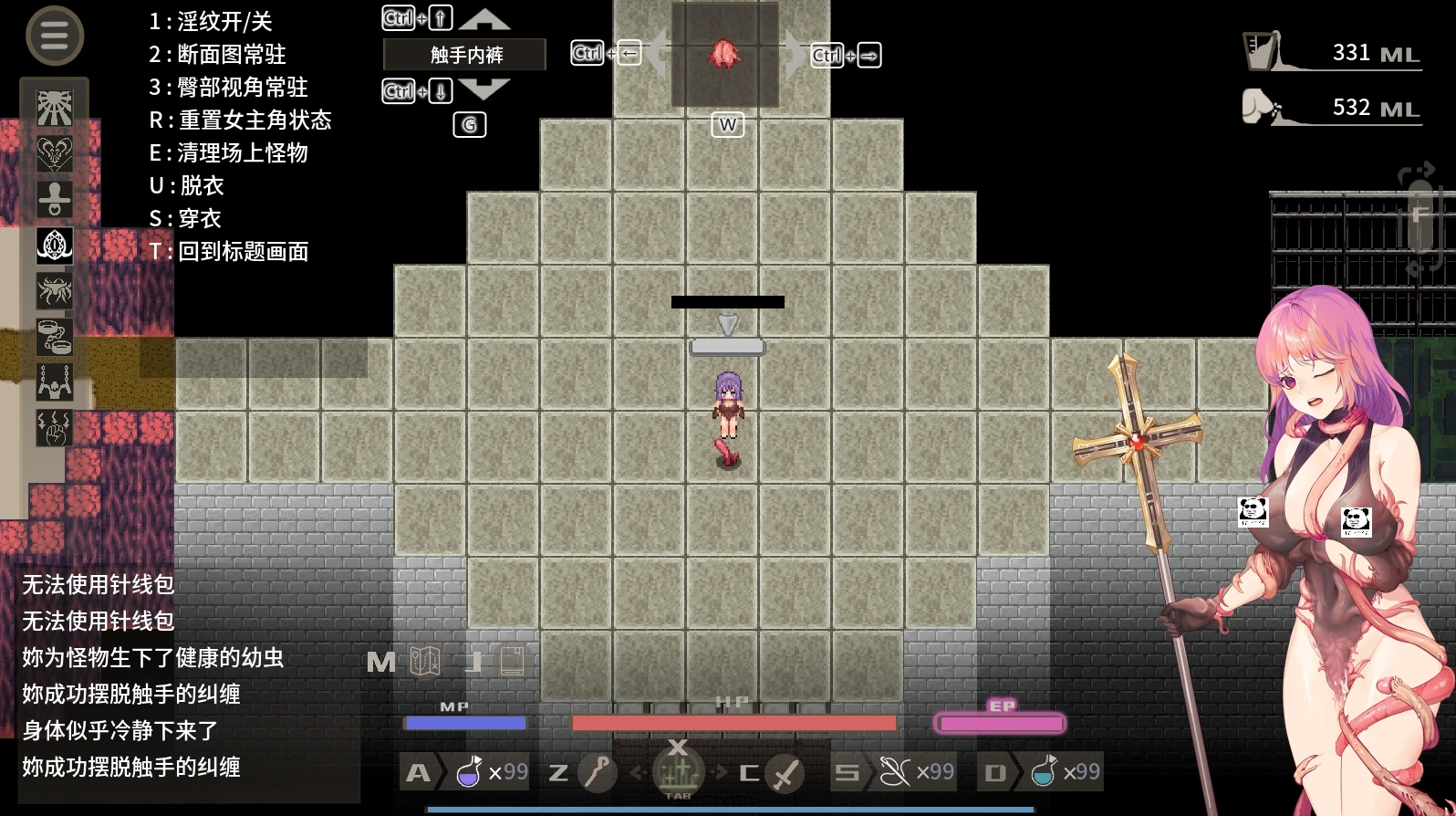Pick the handcuffs icon in sidebar
1456x816 pixels.
tap(55, 337)
